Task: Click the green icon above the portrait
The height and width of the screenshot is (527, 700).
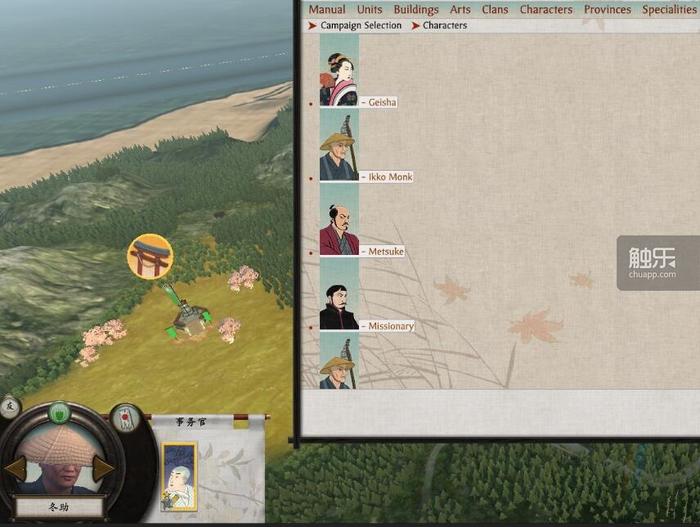Action: click(59, 411)
